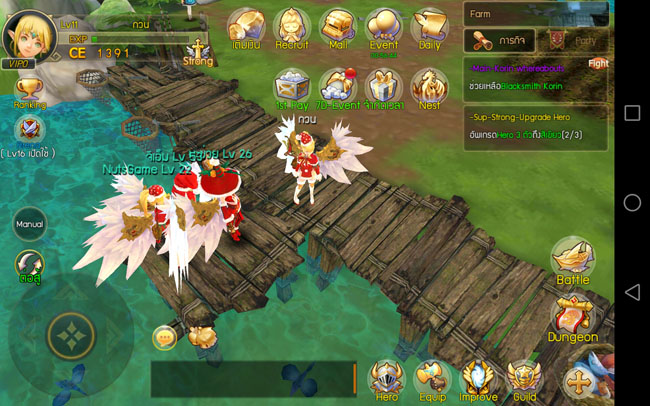
Task: Open the Mall shop
Action: coord(339,28)
